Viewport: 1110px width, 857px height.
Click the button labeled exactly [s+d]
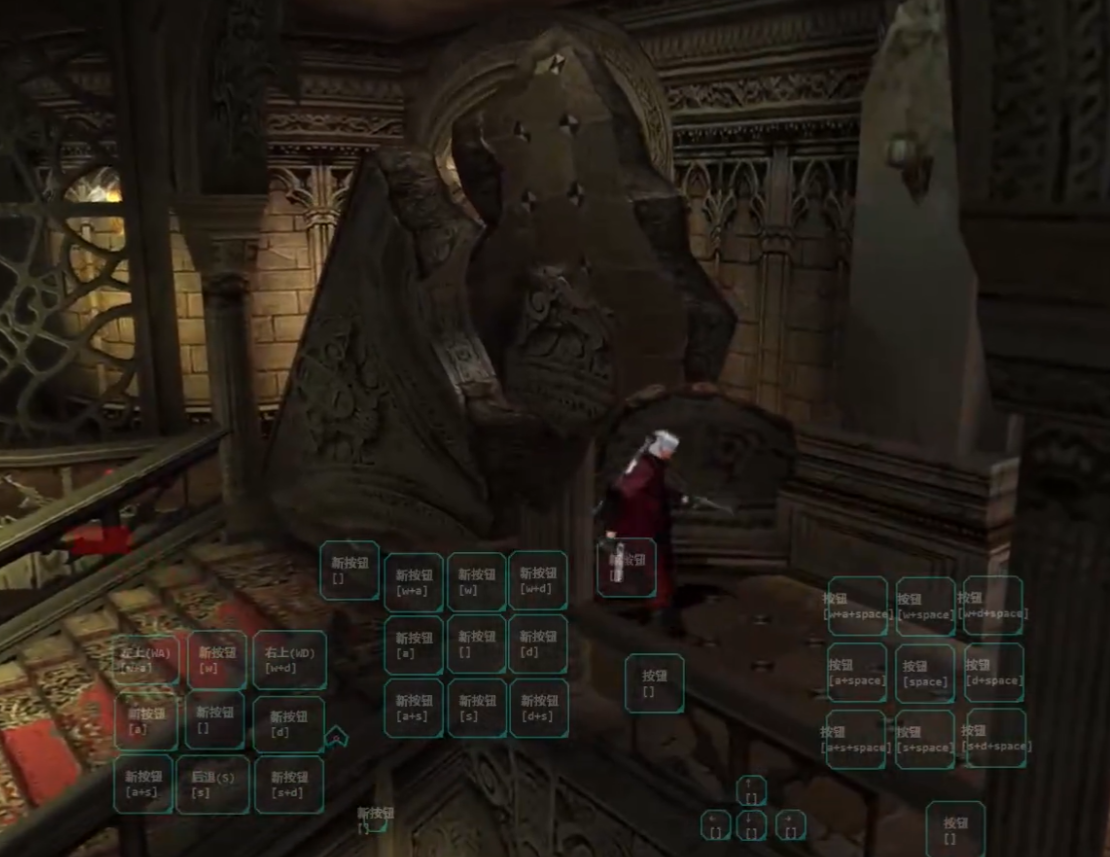(x=289, y=784)
